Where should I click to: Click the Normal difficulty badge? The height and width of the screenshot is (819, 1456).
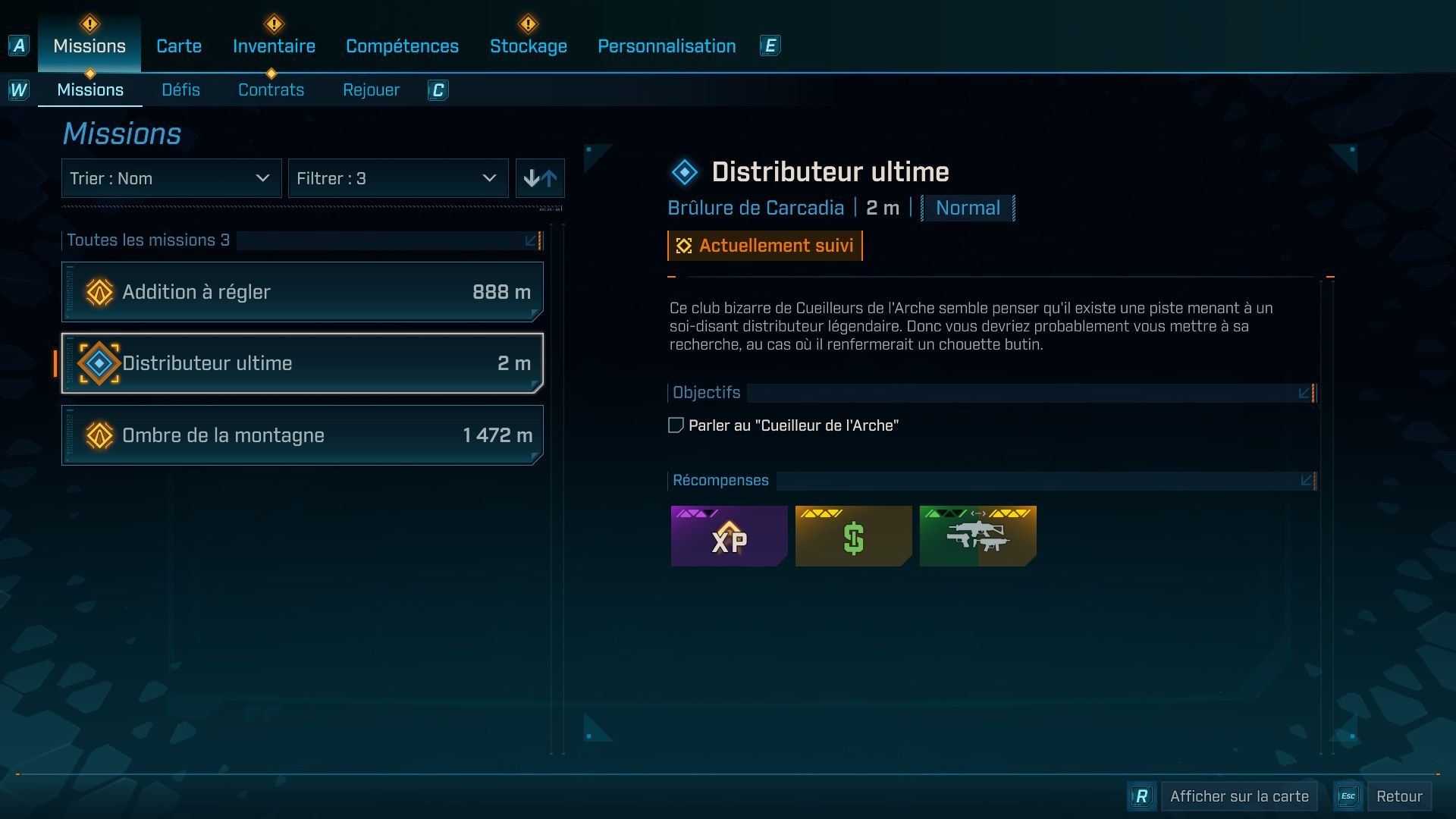tap(967, 207)
